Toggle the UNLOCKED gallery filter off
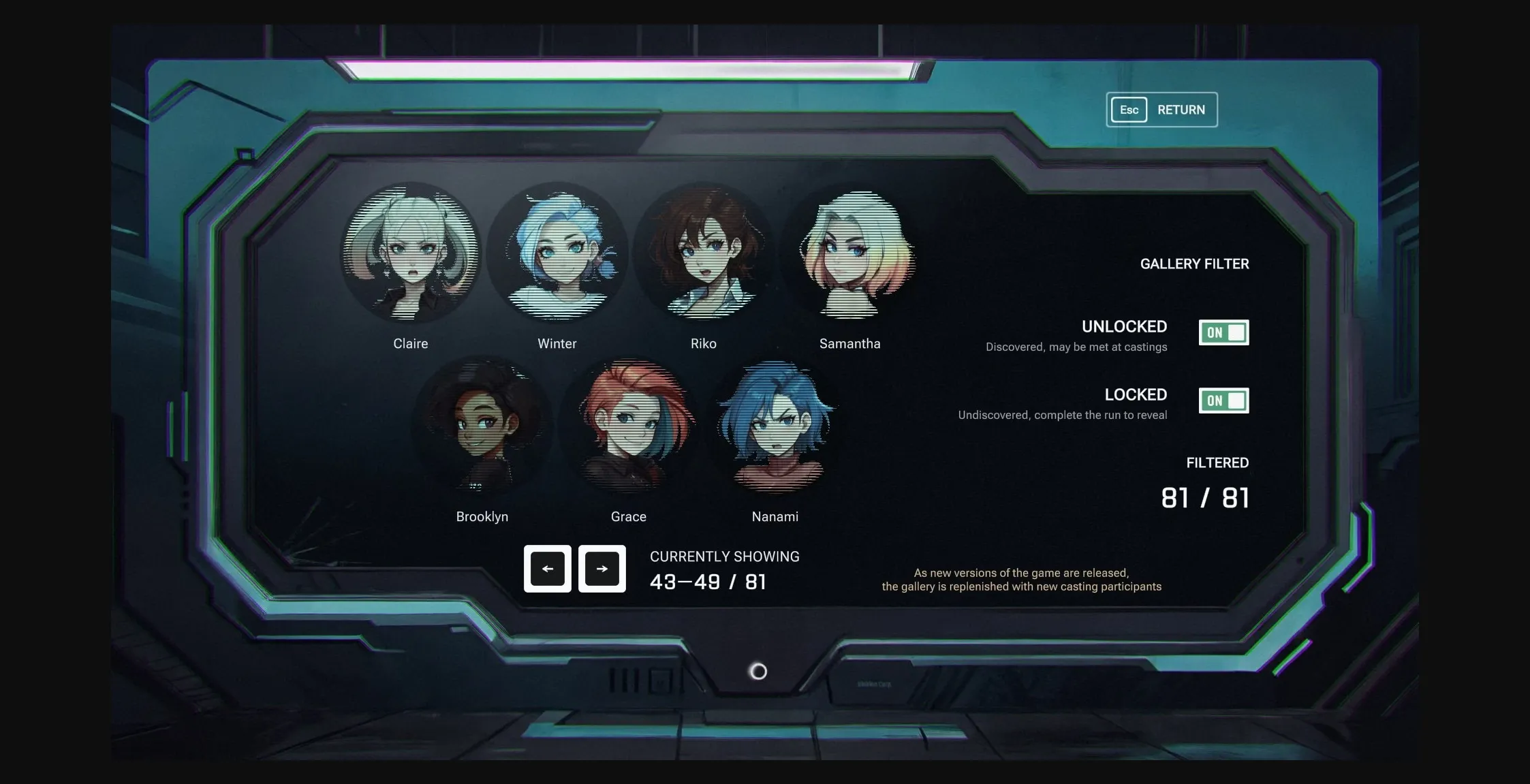Image resolution: width=1530 pixels, height=784 pixels. [x=1224, y=332]
